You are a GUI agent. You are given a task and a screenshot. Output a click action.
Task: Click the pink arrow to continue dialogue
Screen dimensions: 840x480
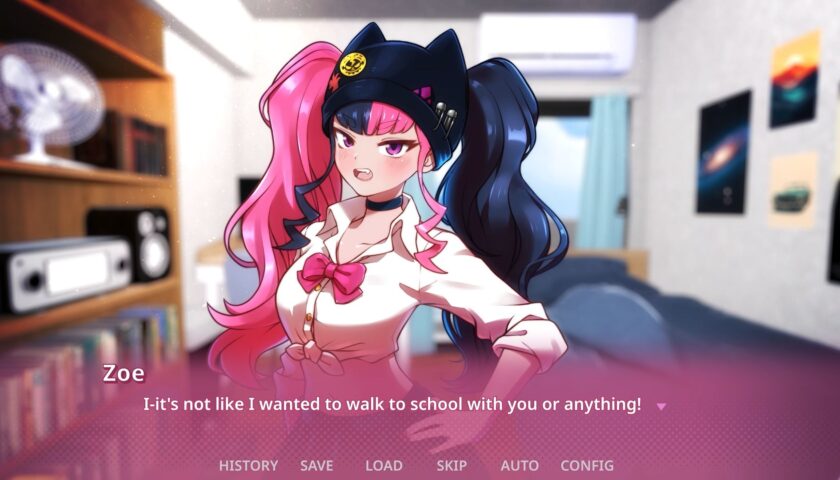(660, 406)
